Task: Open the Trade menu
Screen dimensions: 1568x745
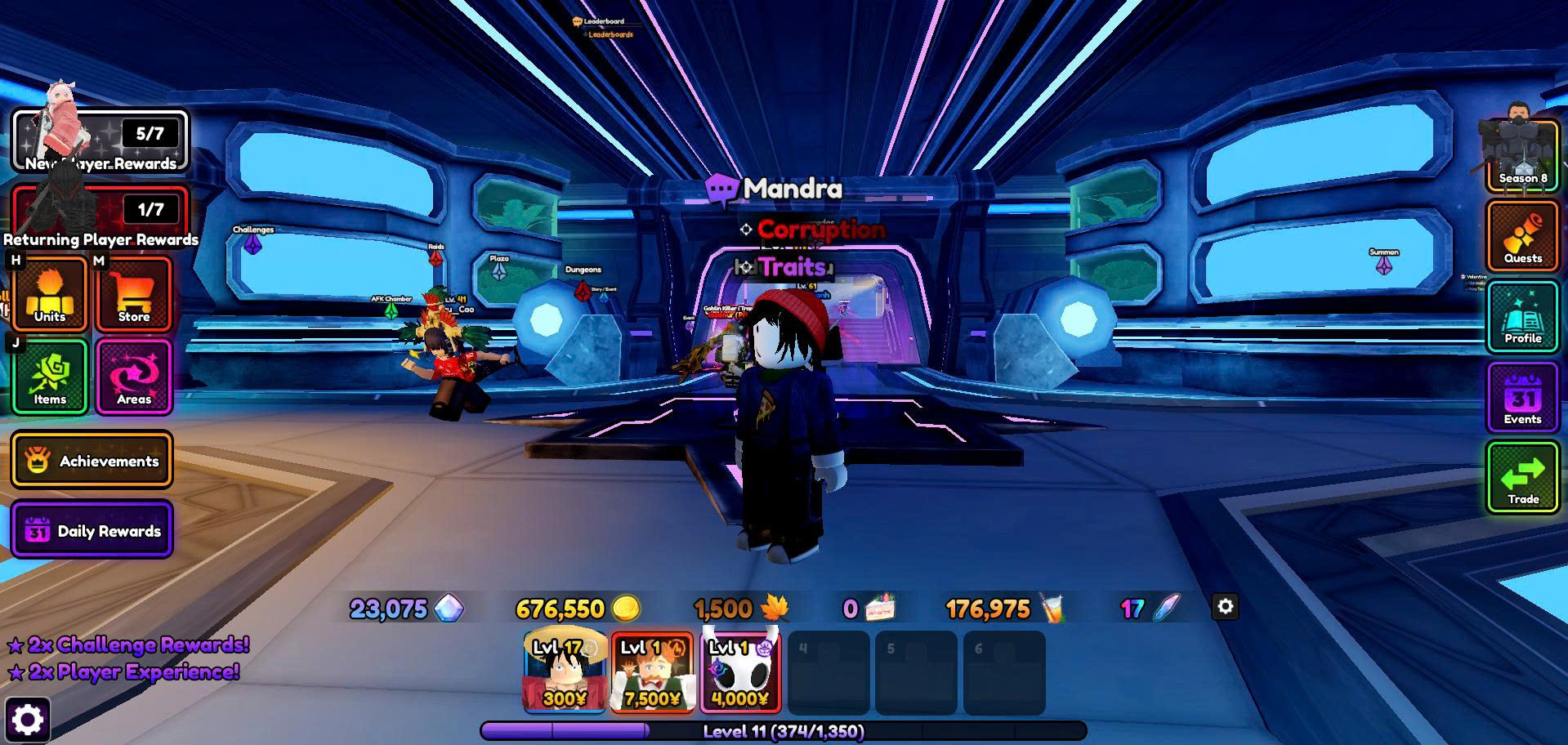Action: 1522,478
